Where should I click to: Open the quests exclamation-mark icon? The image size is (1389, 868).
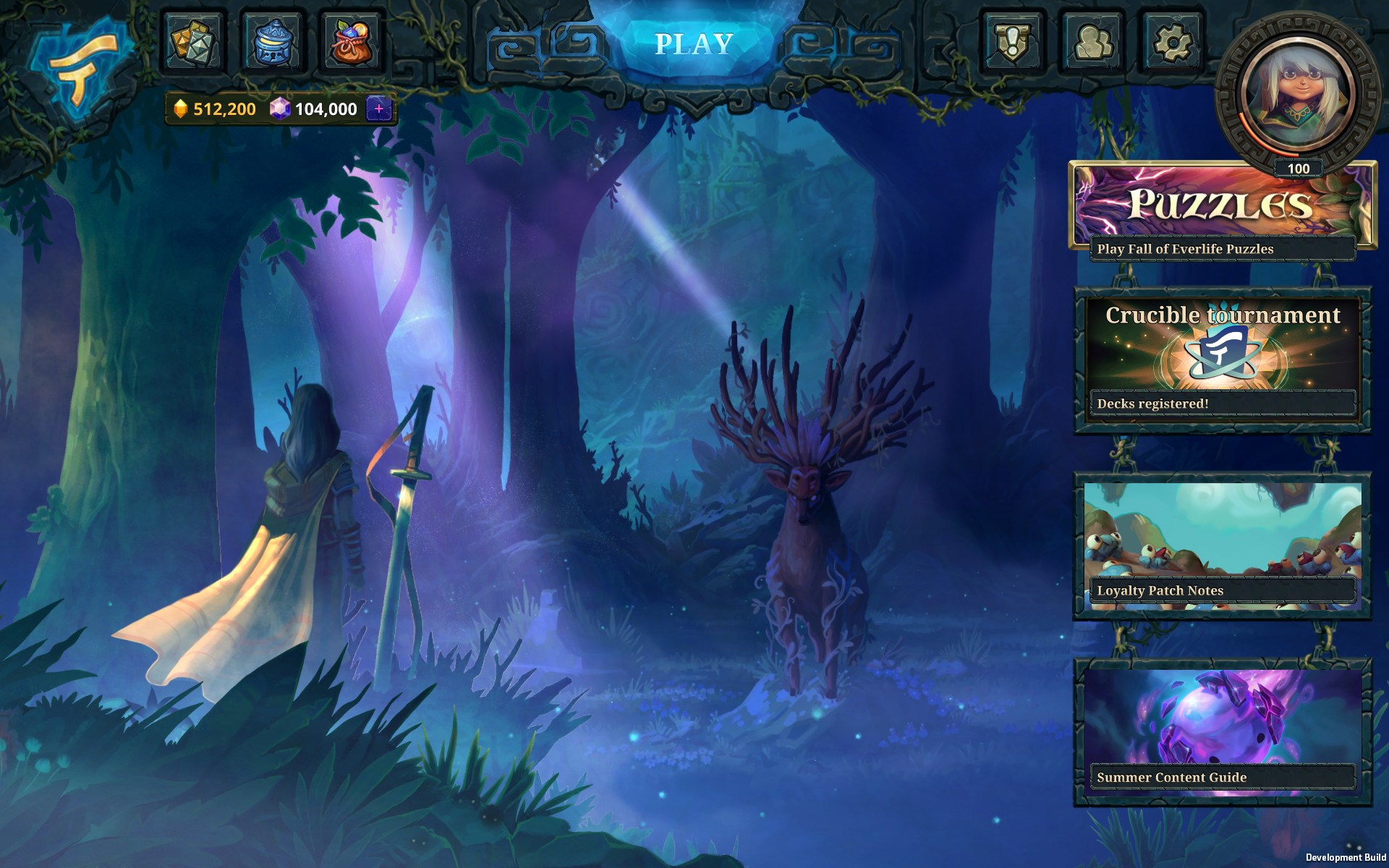pyautogui.click(x=1014, y=41)
